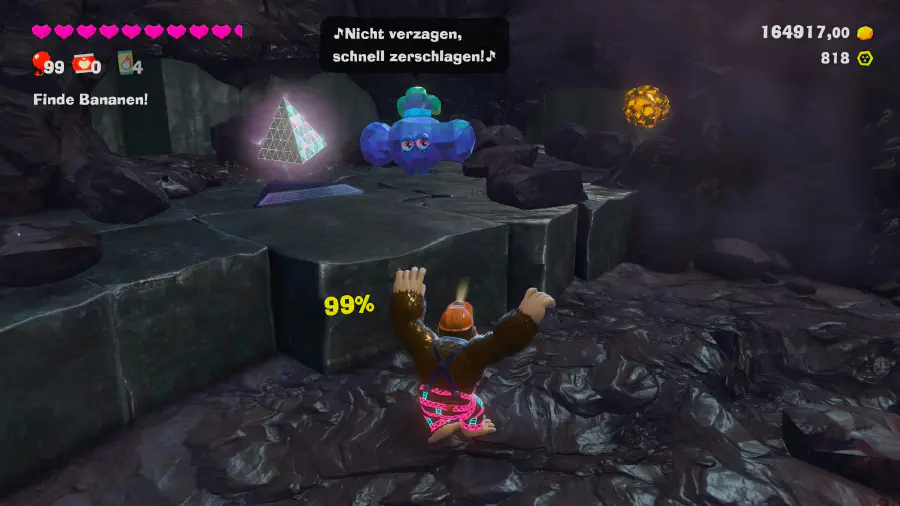Choose the flame drink carton icon
900x506 pixels.
tap(126, 64)
